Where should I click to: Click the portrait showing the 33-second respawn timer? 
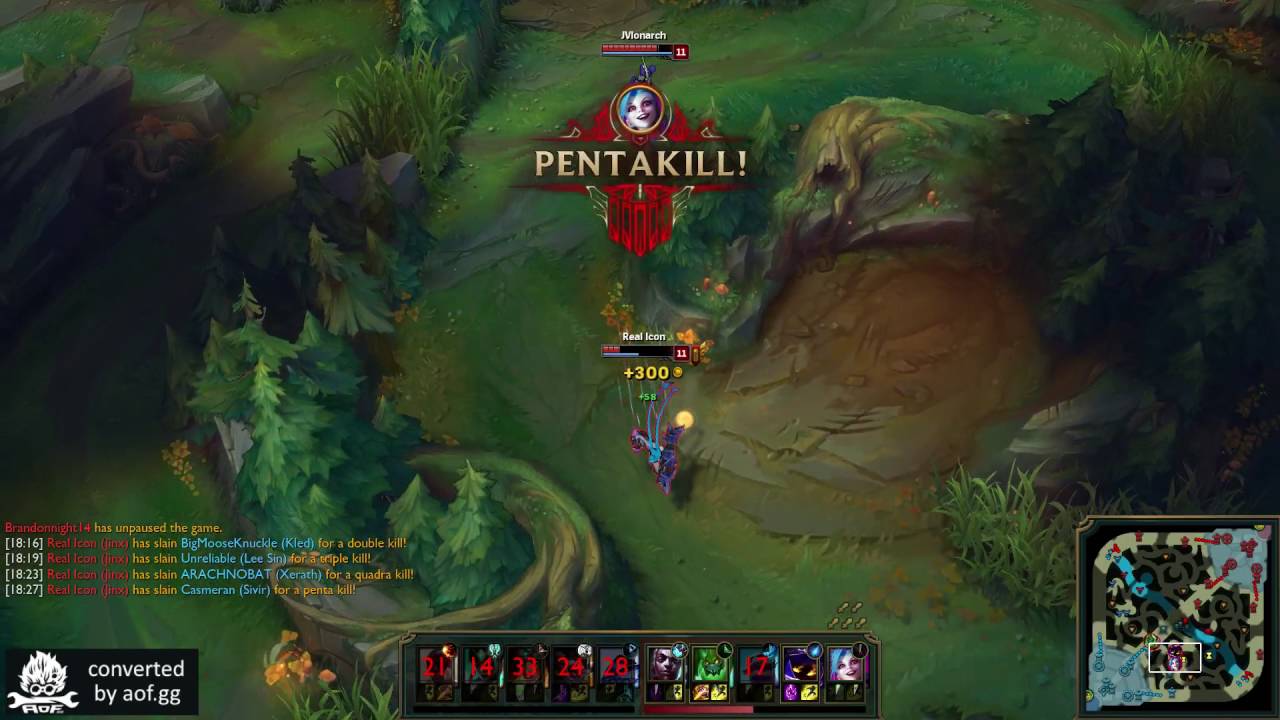click(x=522, y=667)
